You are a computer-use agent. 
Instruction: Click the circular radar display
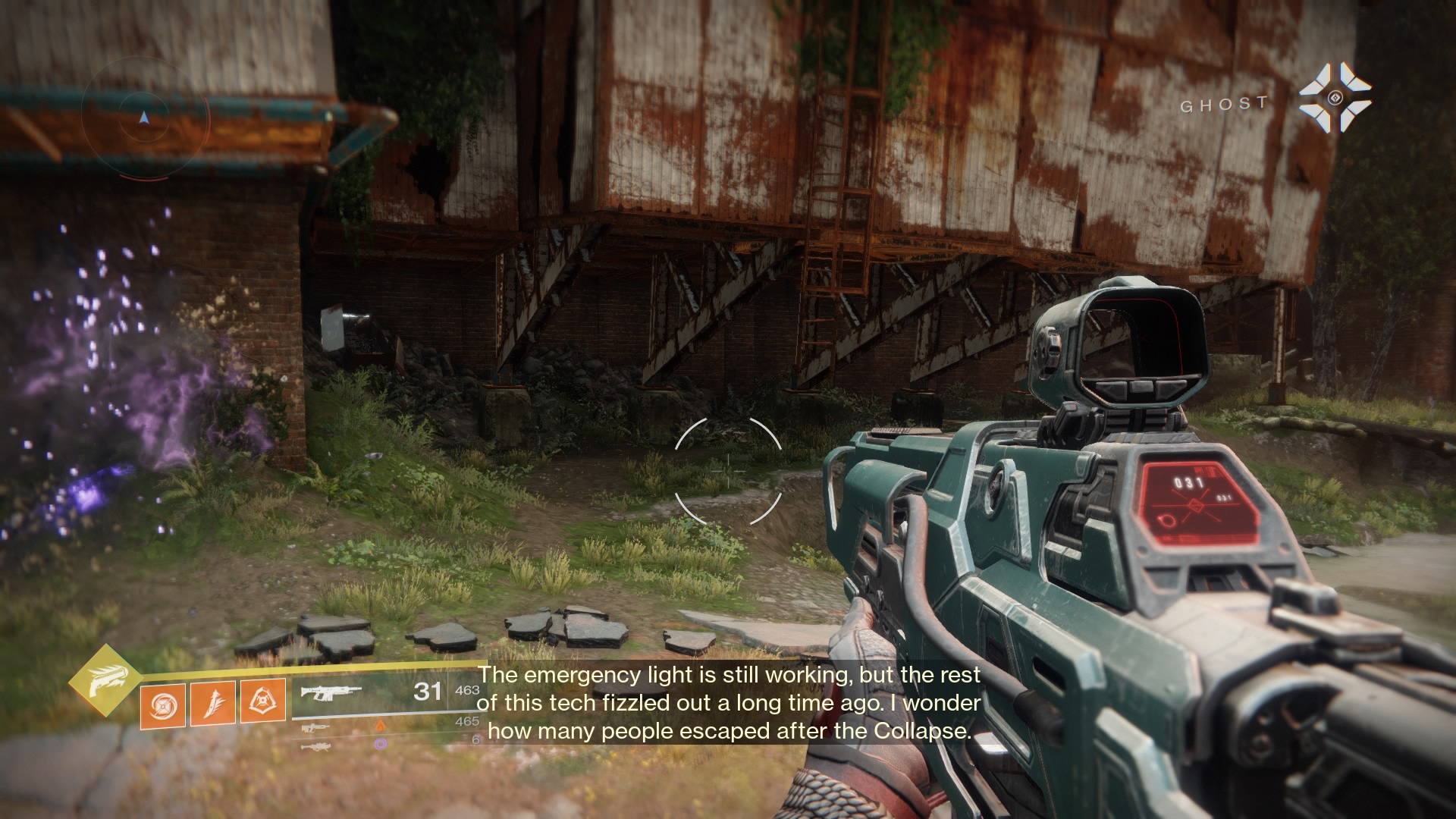(x=145, y=118)
